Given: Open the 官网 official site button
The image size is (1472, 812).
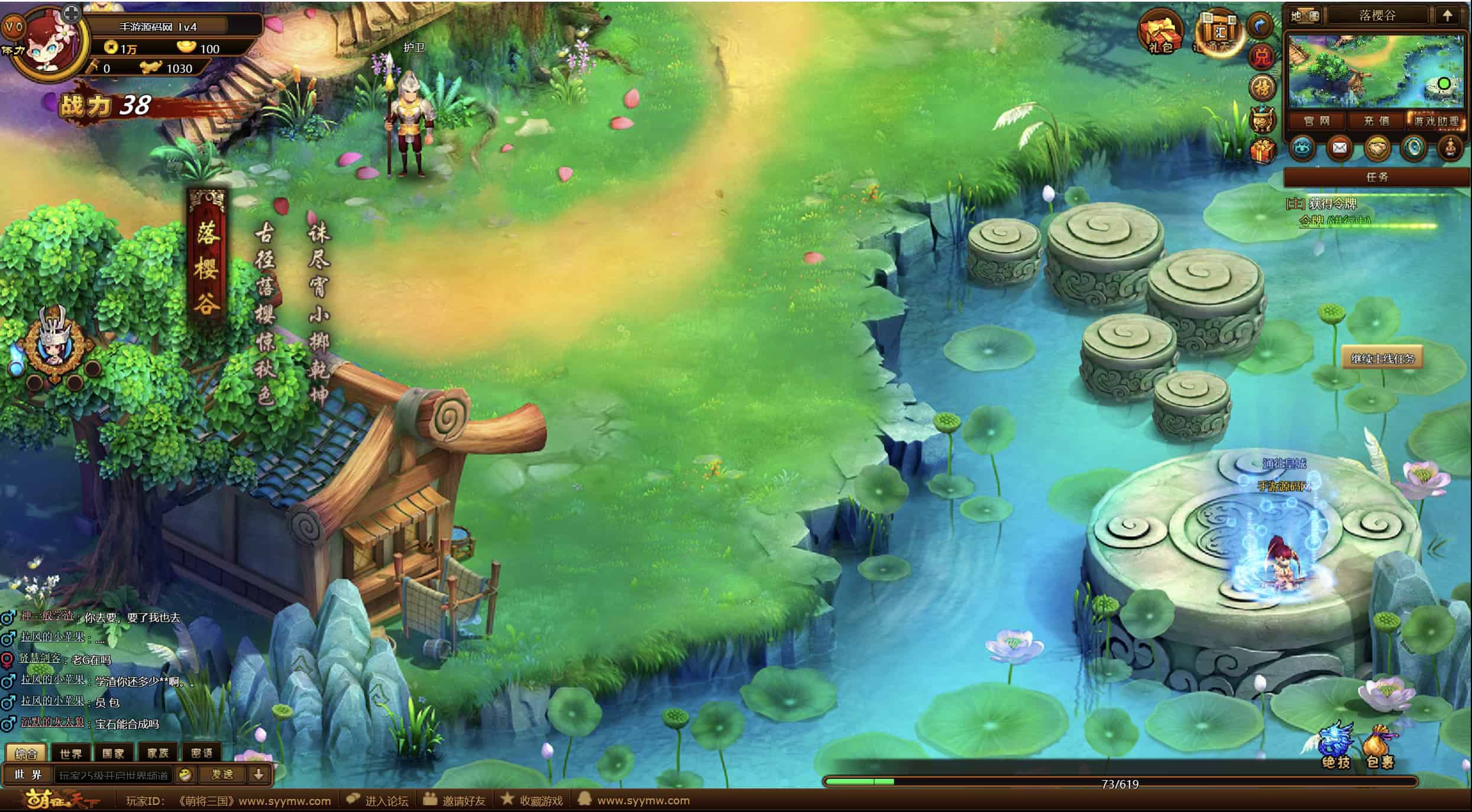Looking at the screenshot, I should coord(1316,121).
